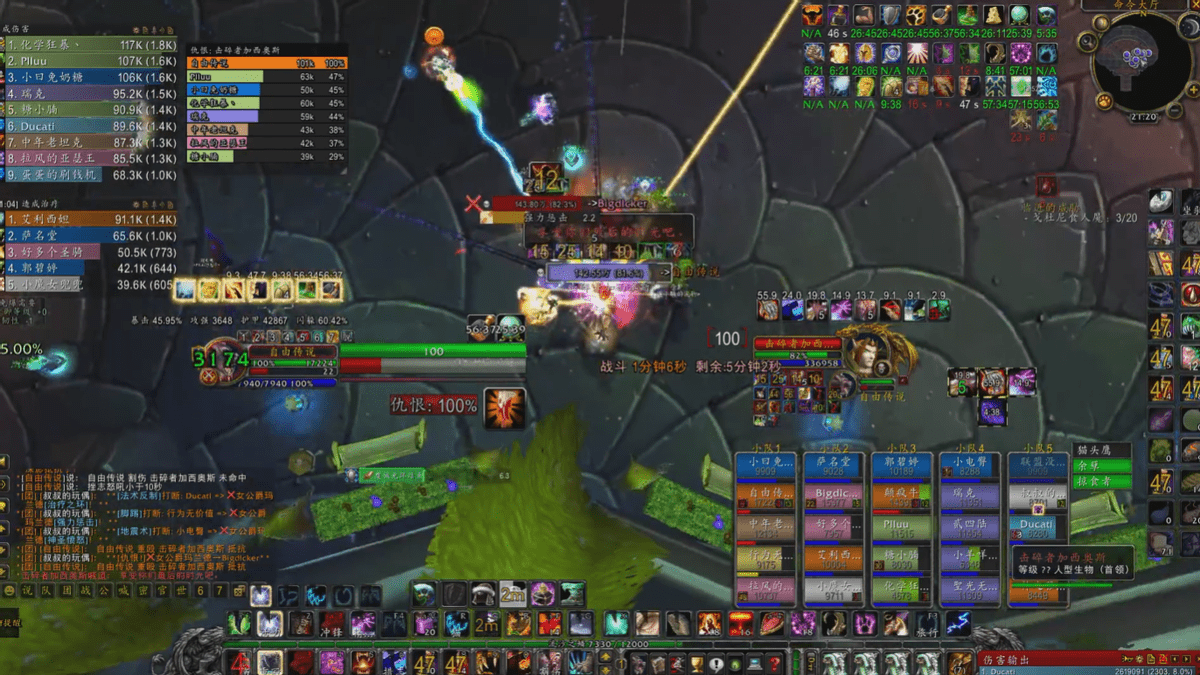
Task: Target Ducati in the raid frames
Action: pos(1036,525)
